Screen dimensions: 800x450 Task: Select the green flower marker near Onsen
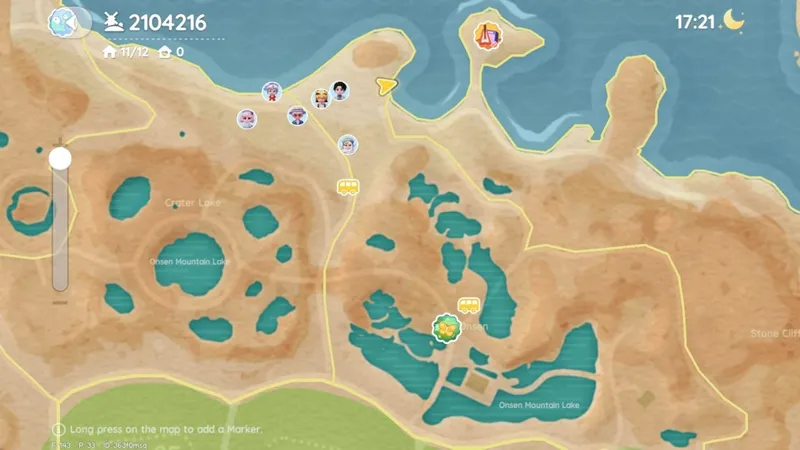(x=445, y=327)
